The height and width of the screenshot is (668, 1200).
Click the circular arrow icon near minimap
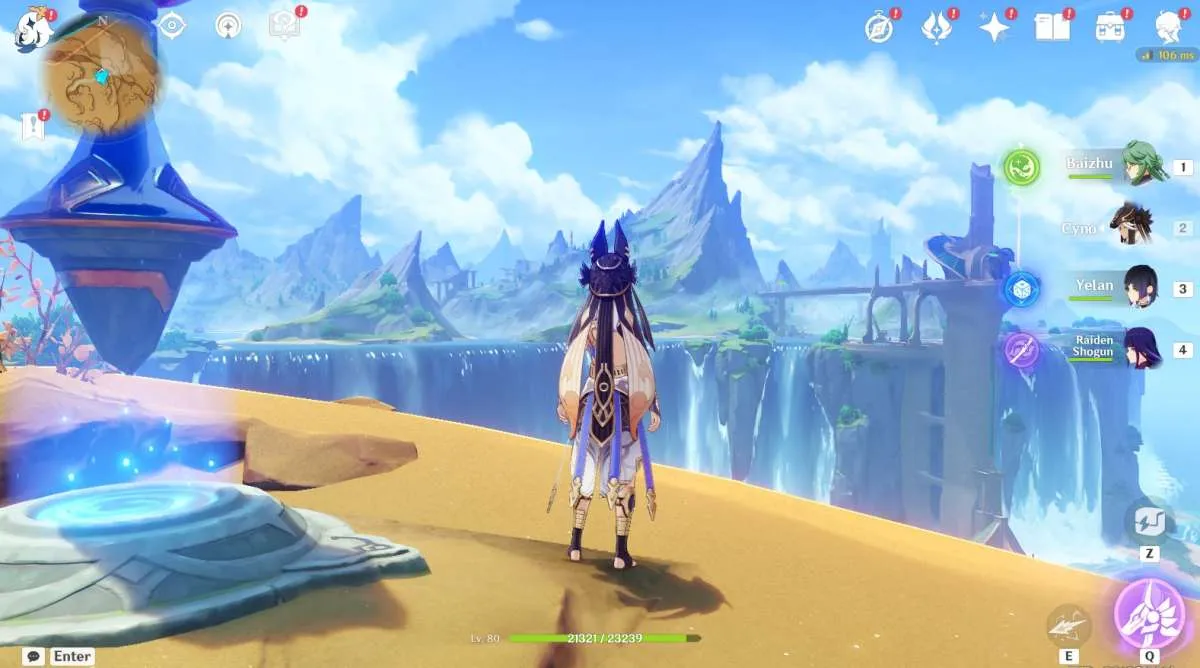click(x=229, y=26)
